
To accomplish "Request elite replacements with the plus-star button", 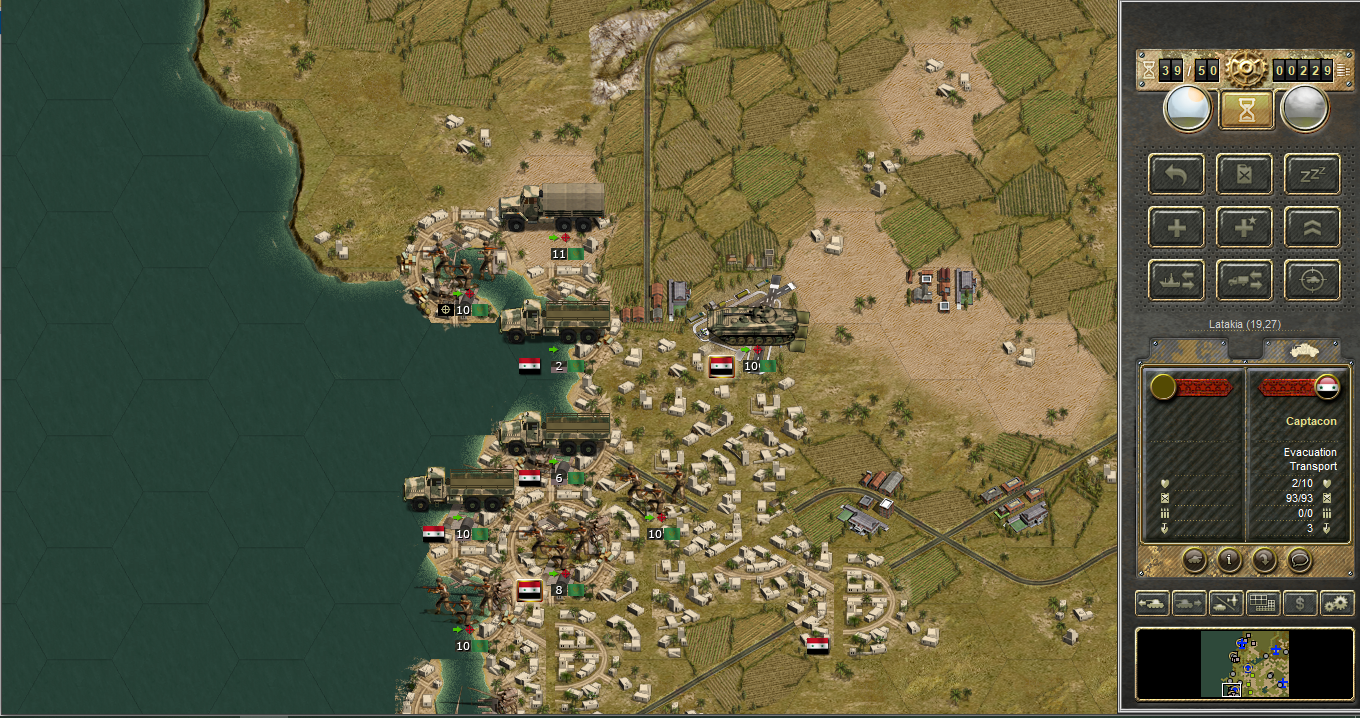I will [x=1244, y=228].
